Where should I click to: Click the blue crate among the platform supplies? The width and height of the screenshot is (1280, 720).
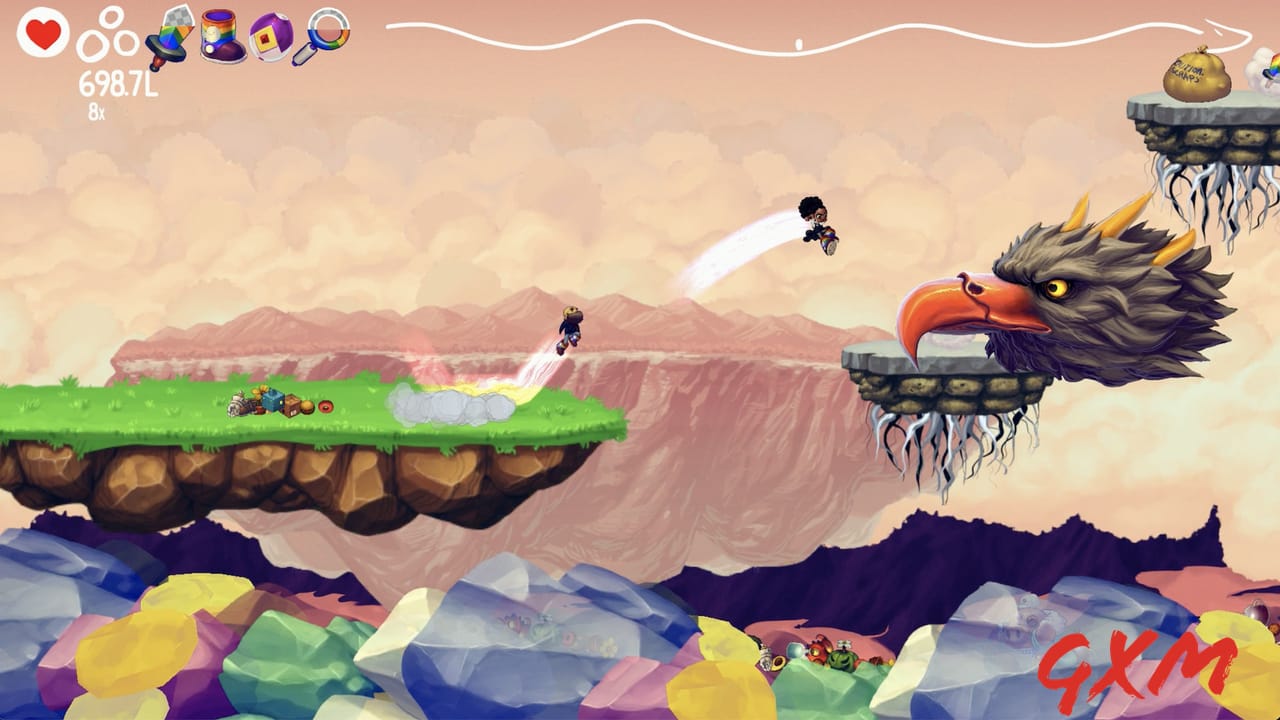point(274,401)
